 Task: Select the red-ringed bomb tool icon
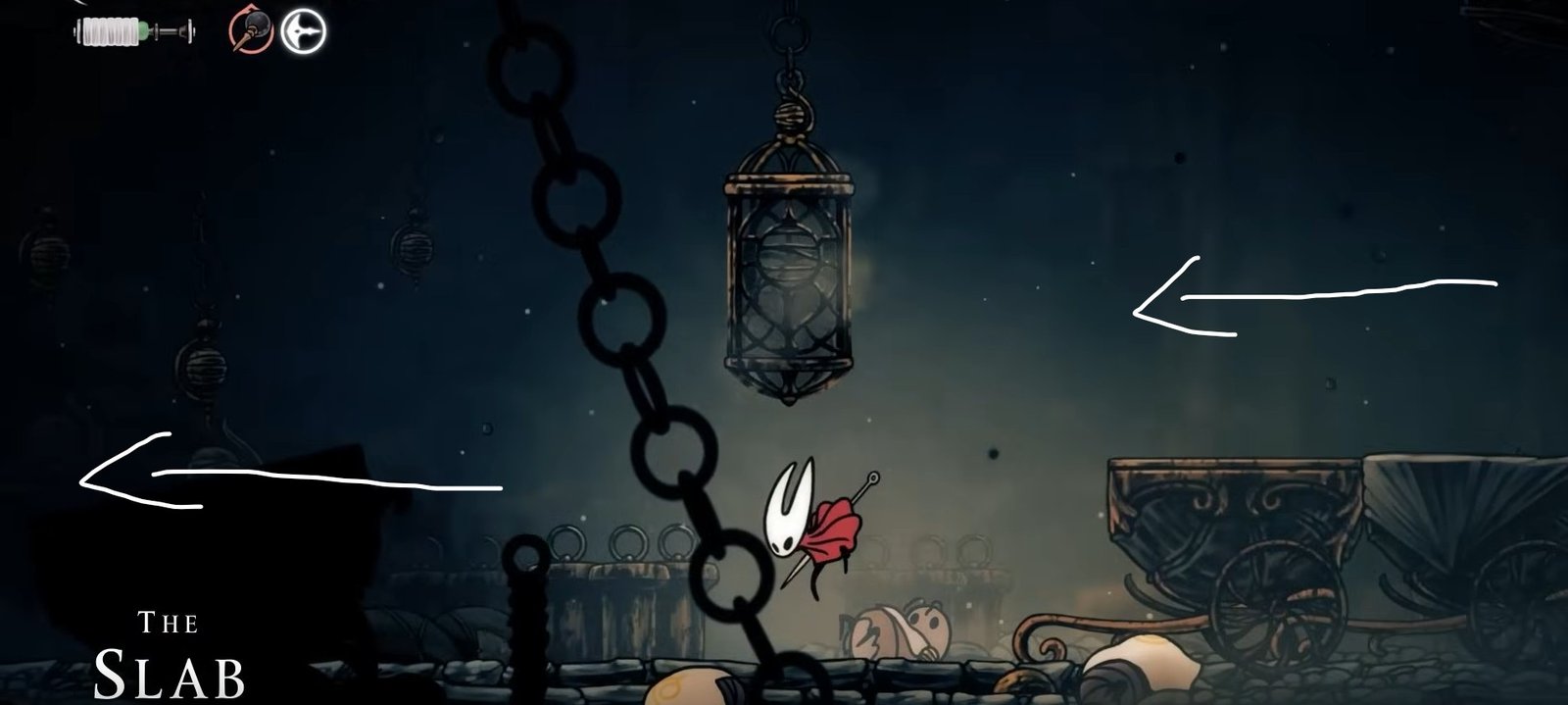[251, 30]
